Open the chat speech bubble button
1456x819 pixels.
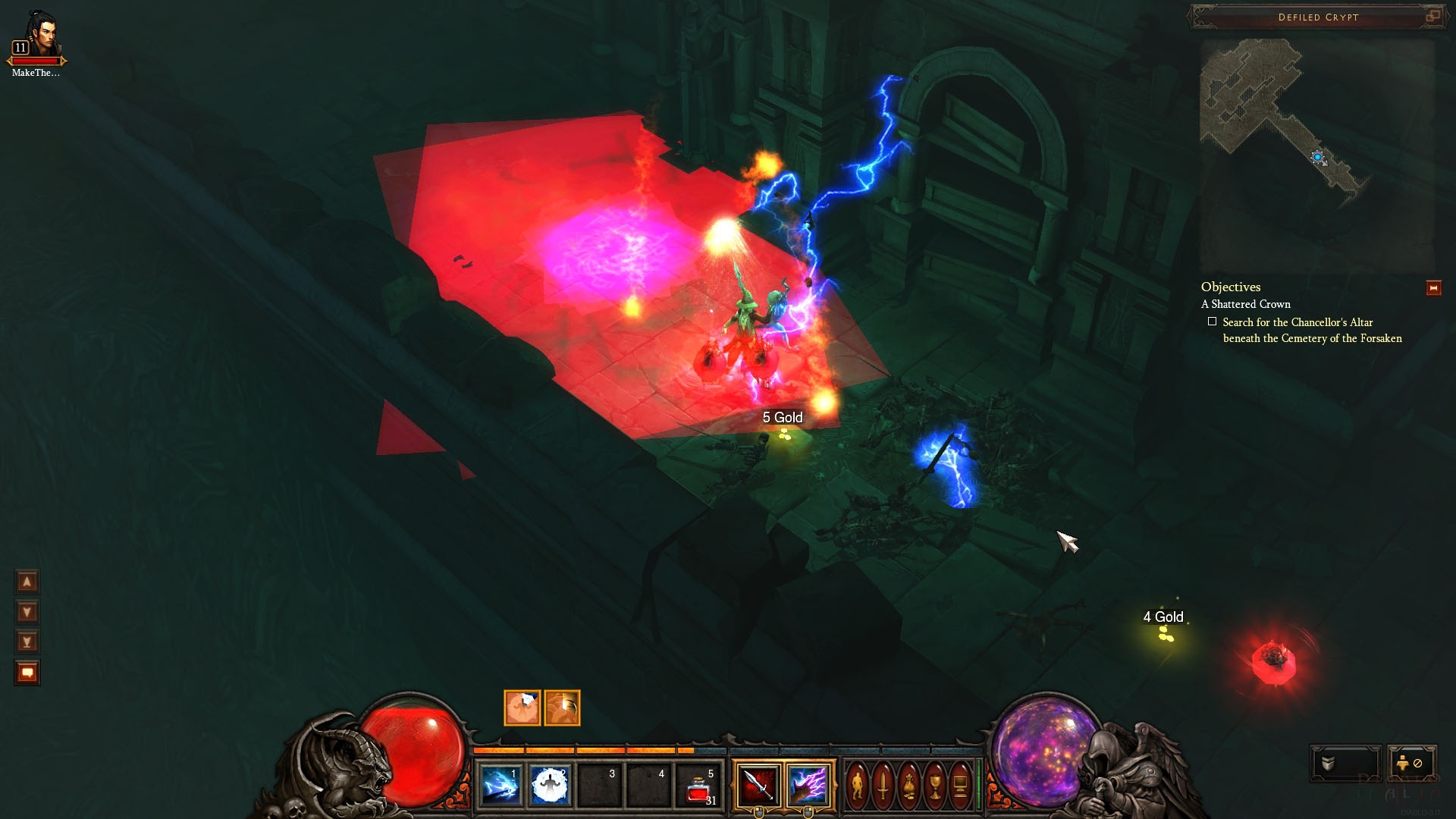pos(27,673)
